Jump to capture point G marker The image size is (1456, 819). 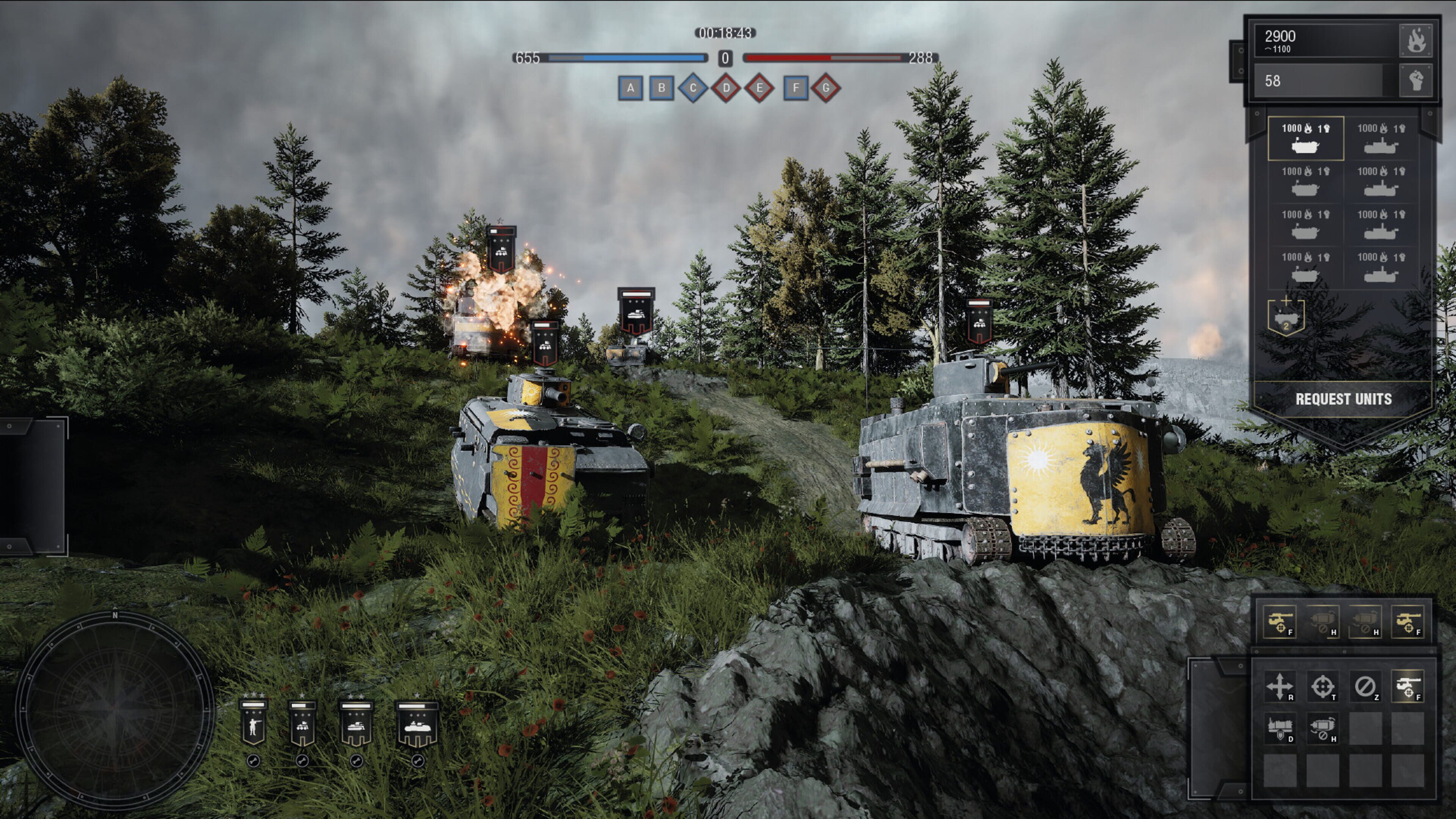click(826, 88)
